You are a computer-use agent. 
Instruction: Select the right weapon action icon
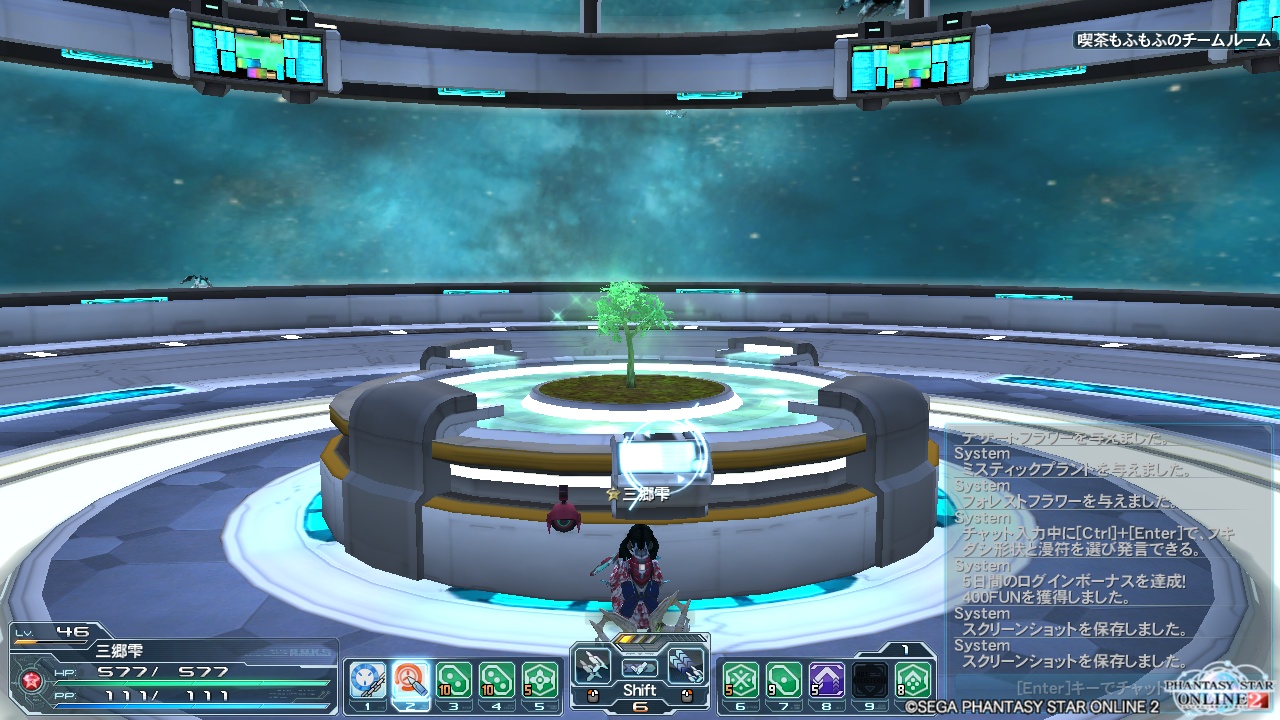tap(686, 665)
